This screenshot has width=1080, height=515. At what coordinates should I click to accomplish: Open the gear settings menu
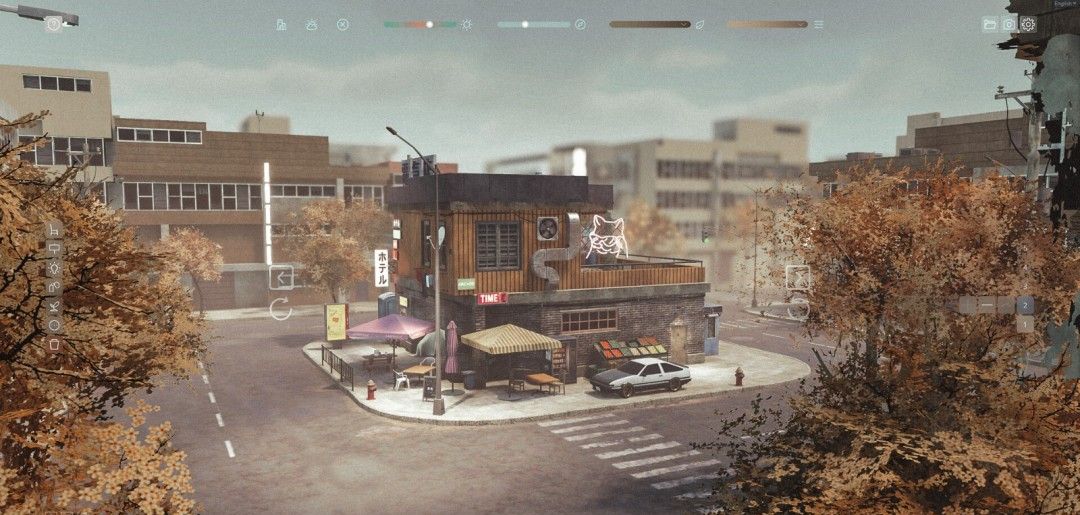coord(1028,24)
